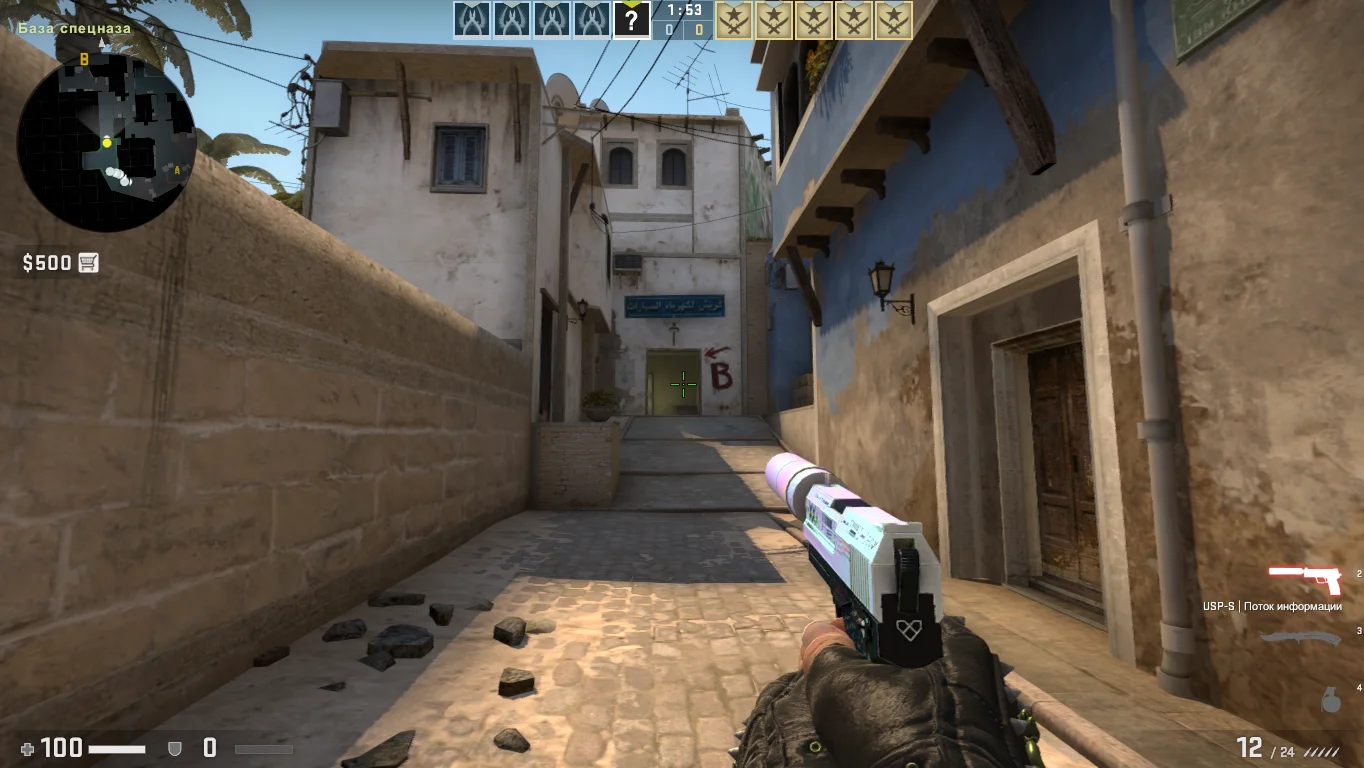Select the USP-S pistol weapon slot
Screen dimensions: 1364x768
[1304, 578]
